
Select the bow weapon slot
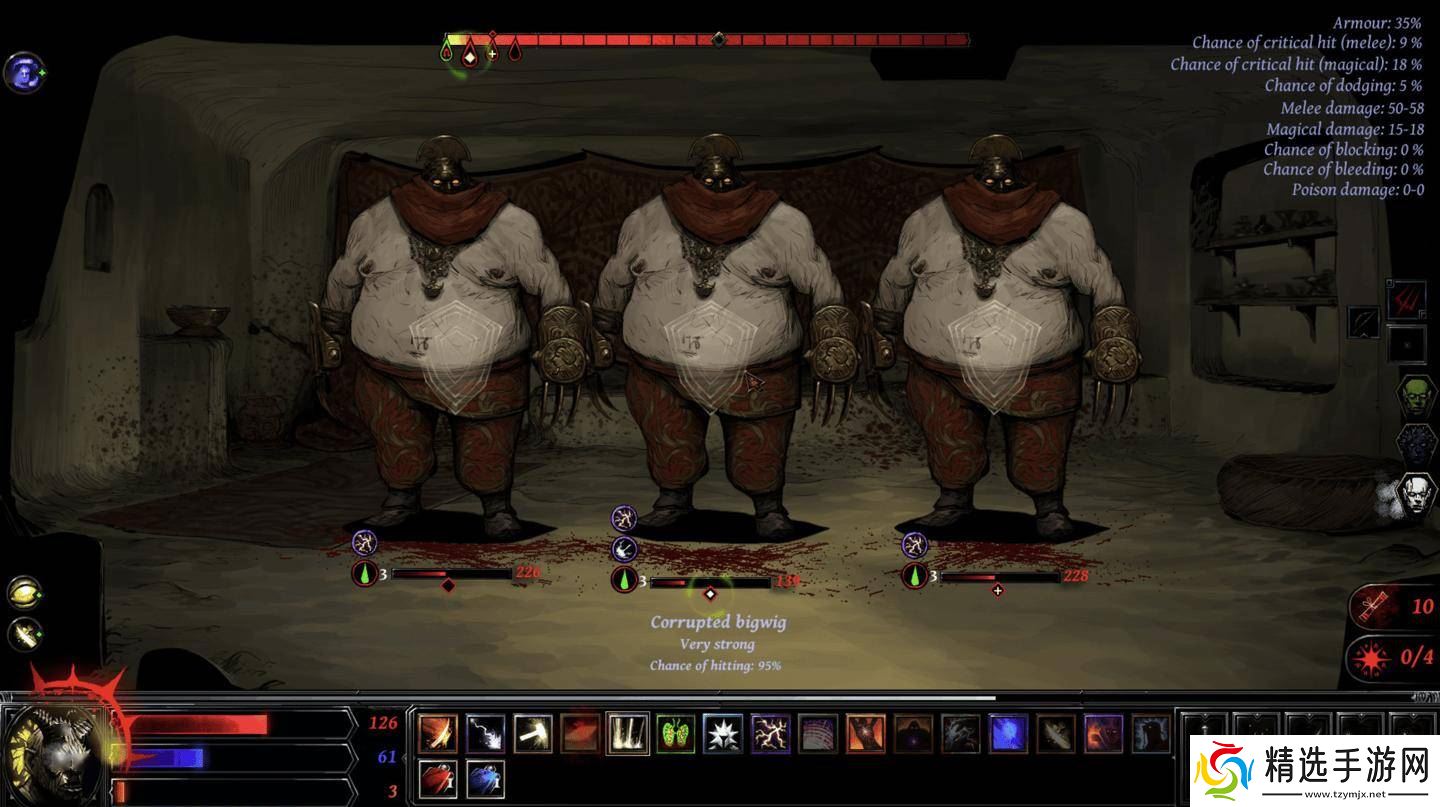[1362, 322]
